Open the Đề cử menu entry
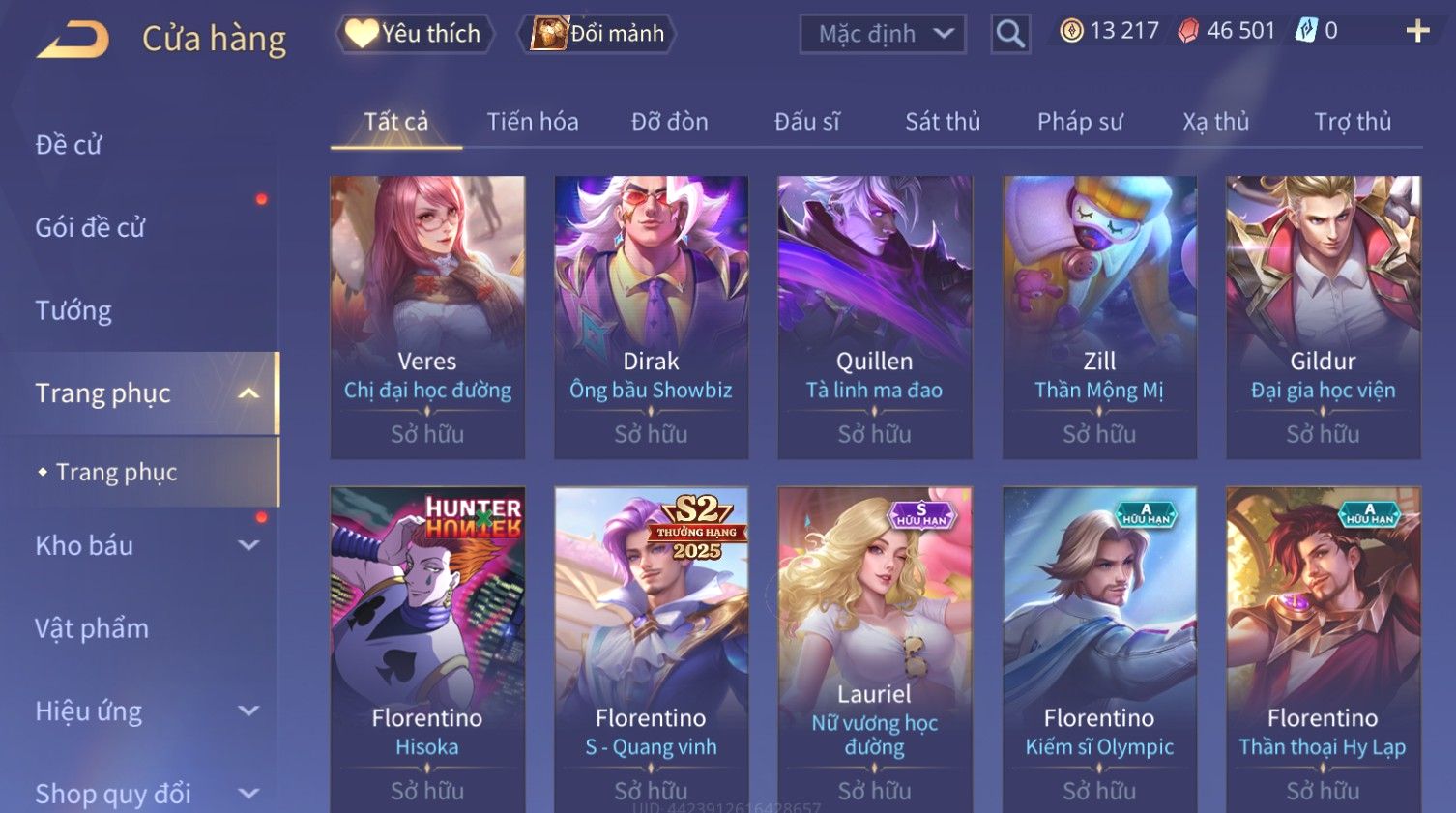The width and height of the screenshot is (1456, 813). point(69,145)
